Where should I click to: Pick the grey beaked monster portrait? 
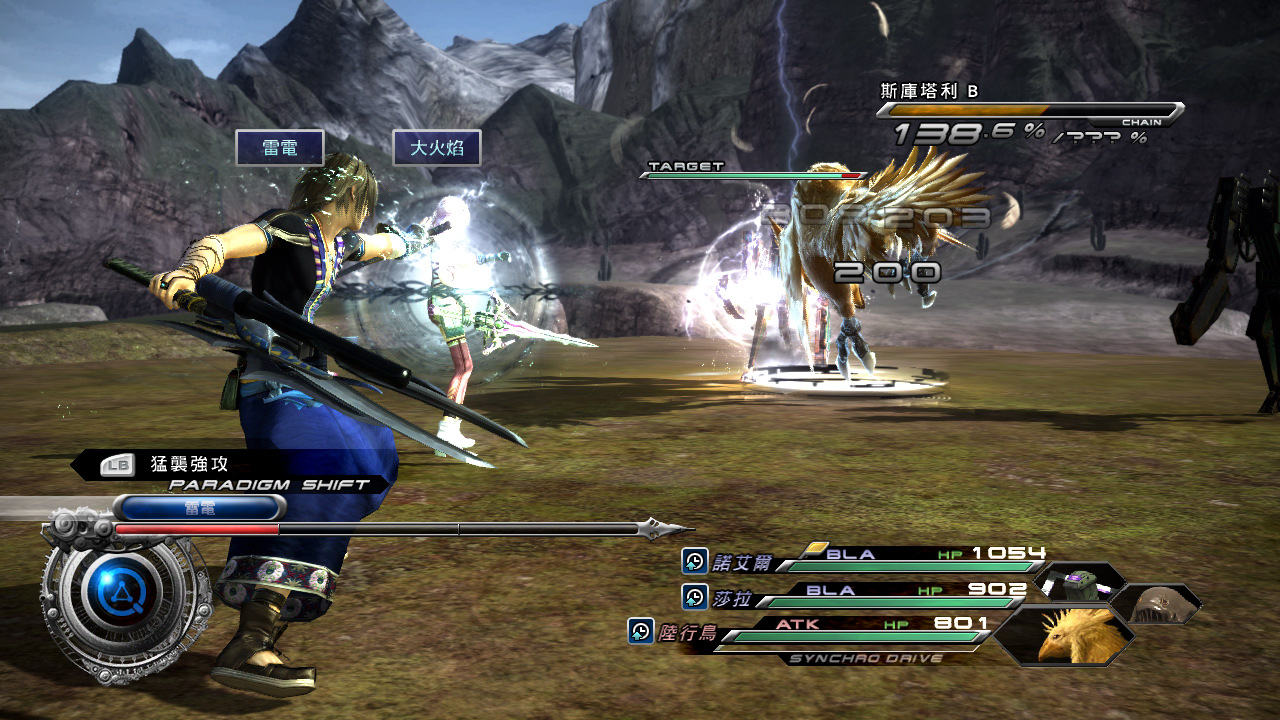click(1157, 603)
